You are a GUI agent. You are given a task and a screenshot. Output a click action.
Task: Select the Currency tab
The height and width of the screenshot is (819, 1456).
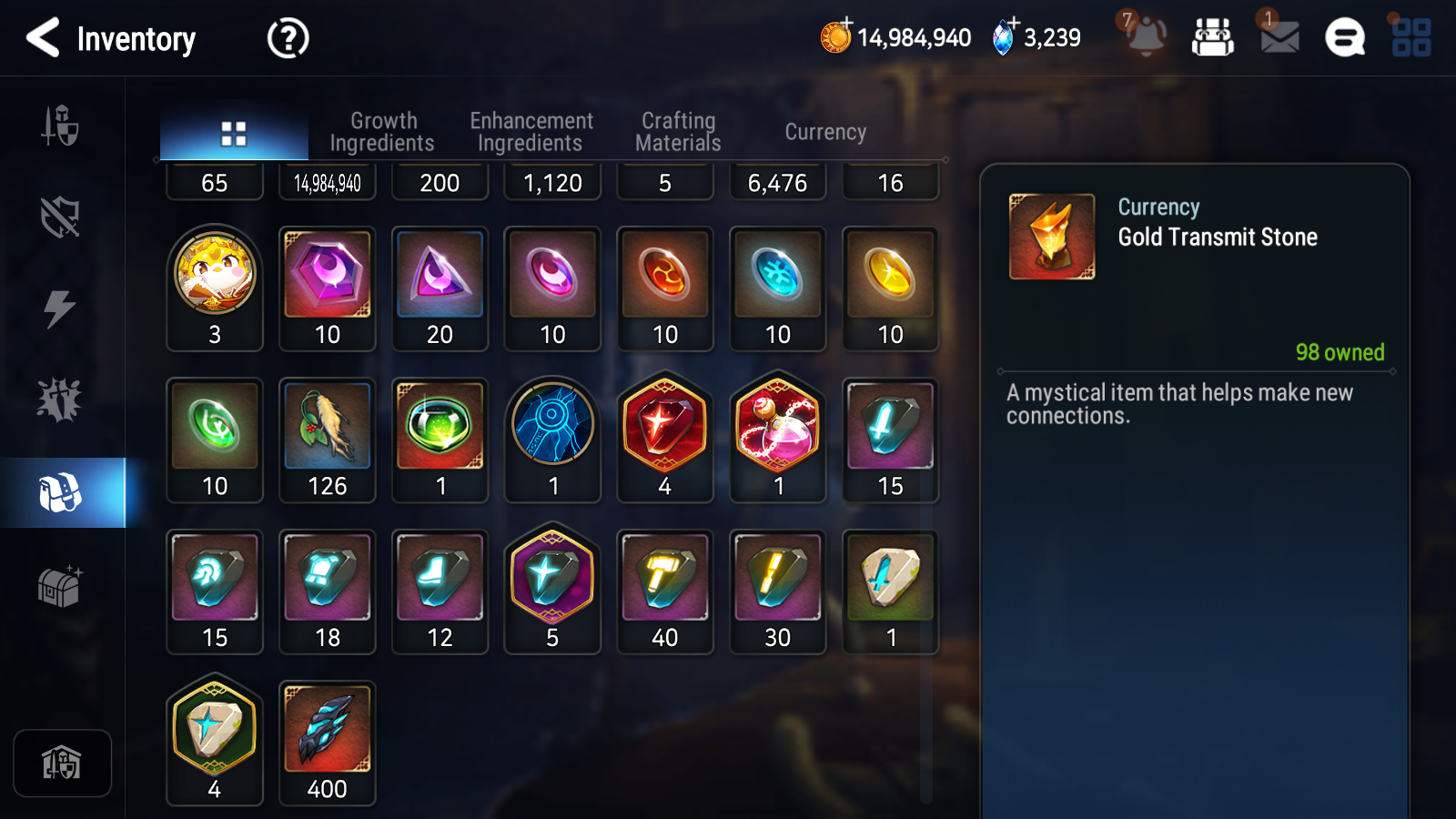click(x=825, y=132)
